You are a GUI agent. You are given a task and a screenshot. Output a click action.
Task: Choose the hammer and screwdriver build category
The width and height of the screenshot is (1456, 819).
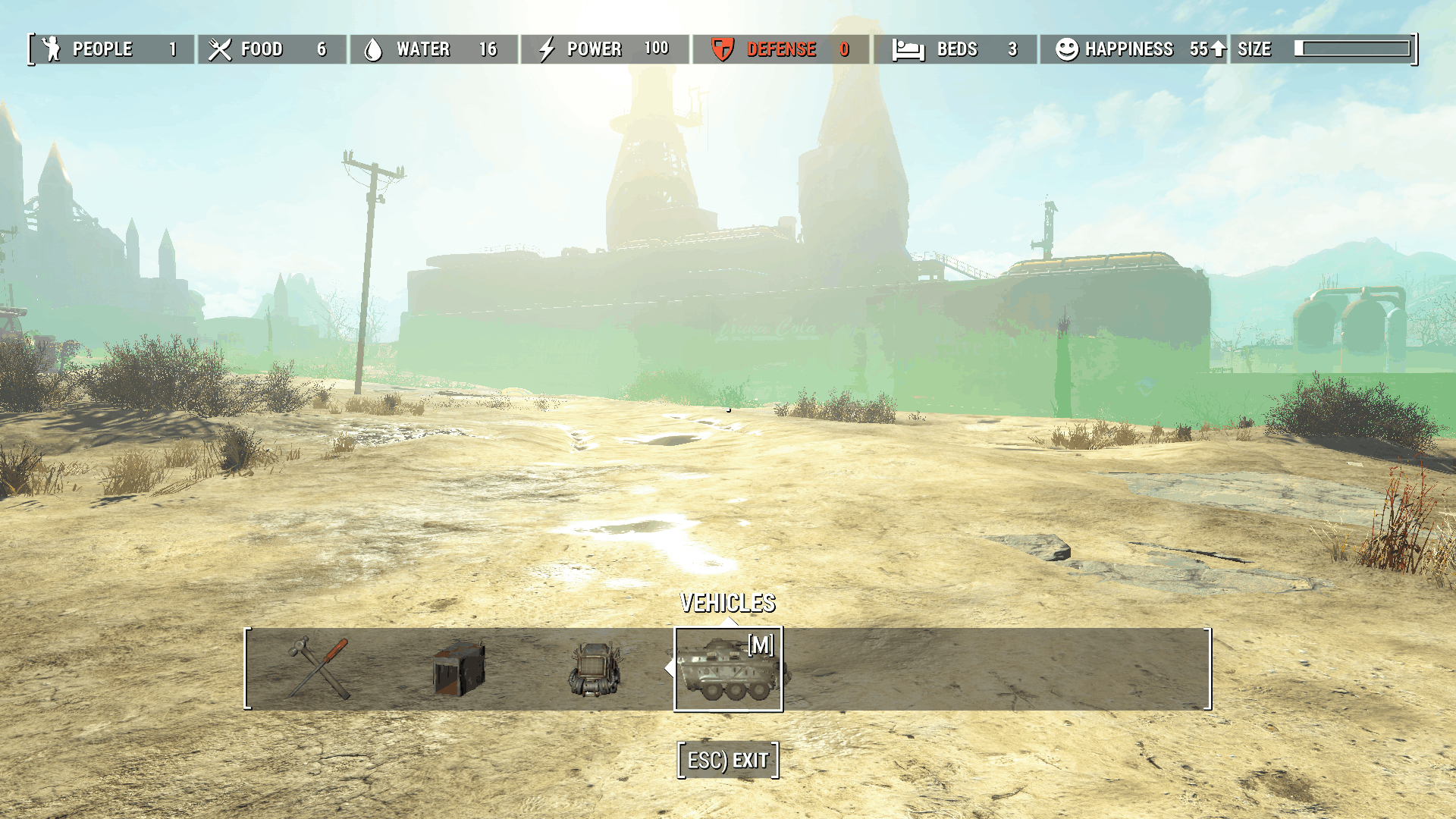(x=319, y=668)
